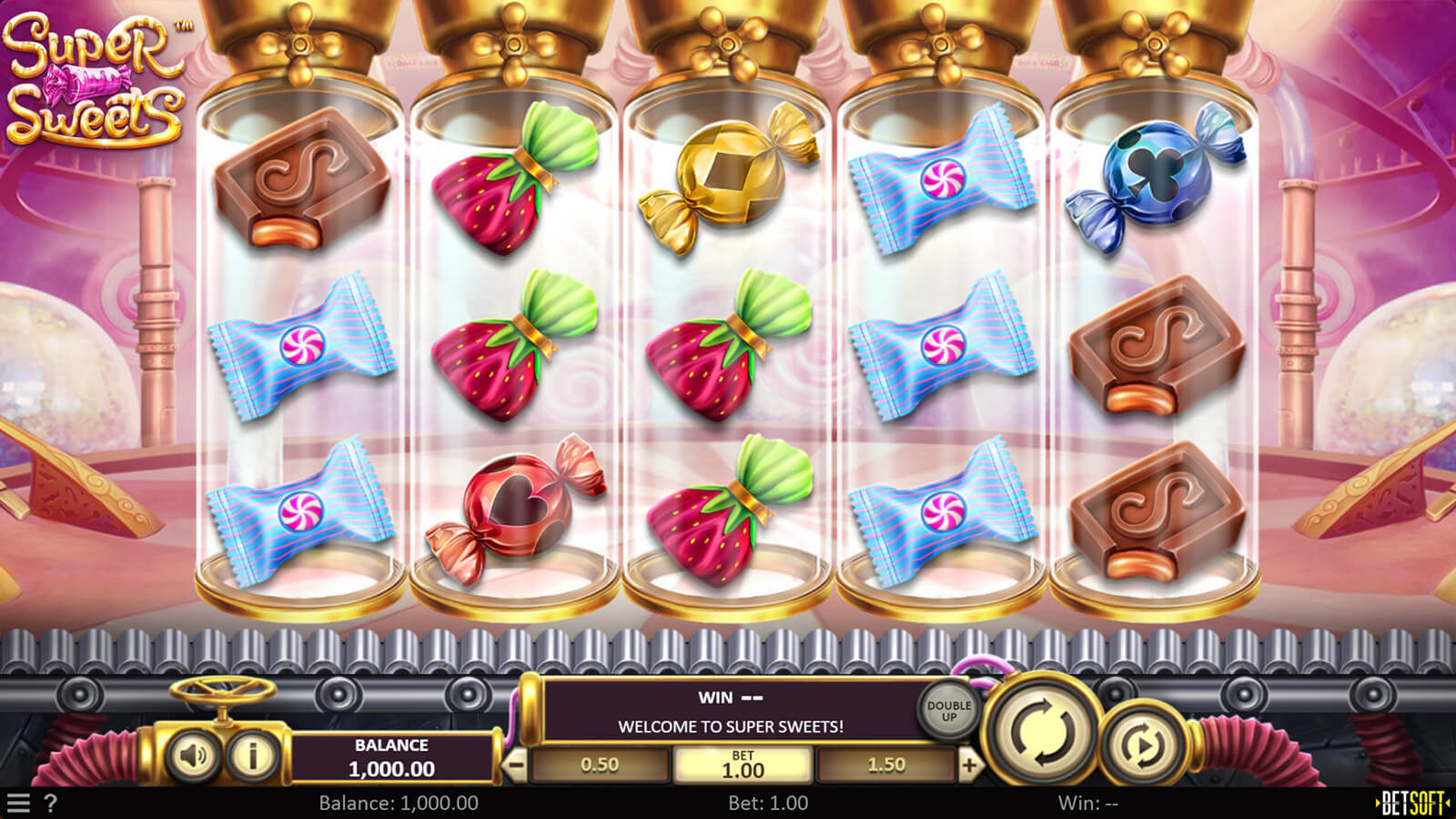
Task: Select the current 1.00 bet option
Action: click(743, 765)
